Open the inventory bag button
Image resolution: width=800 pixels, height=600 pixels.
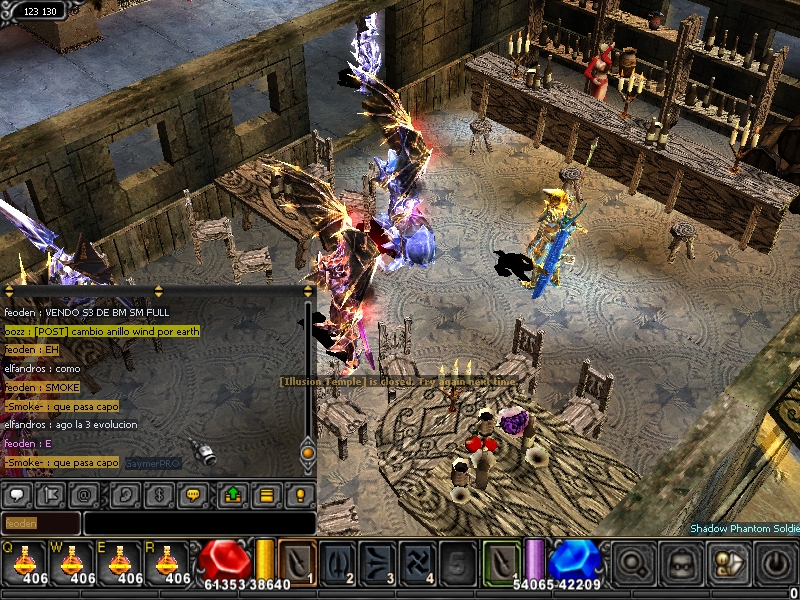coord(681,562)
